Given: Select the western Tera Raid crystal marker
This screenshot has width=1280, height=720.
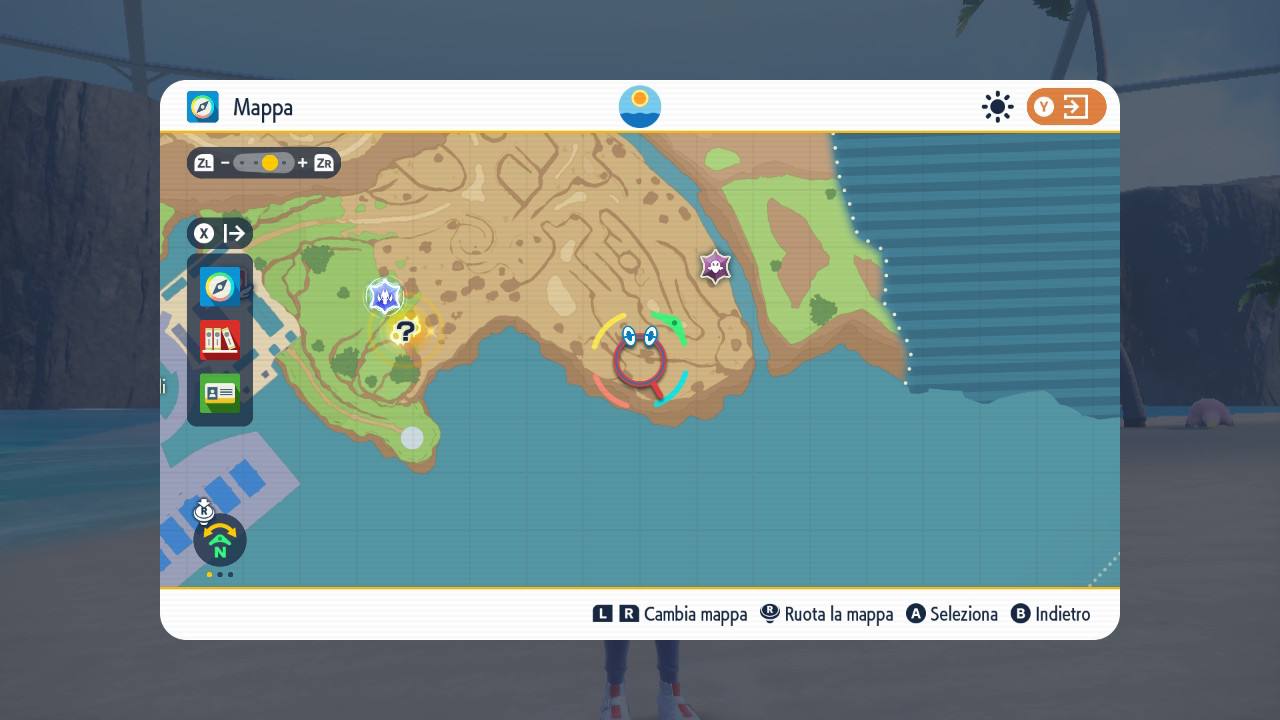Looking at the screenshot, I should coord(385,296).
